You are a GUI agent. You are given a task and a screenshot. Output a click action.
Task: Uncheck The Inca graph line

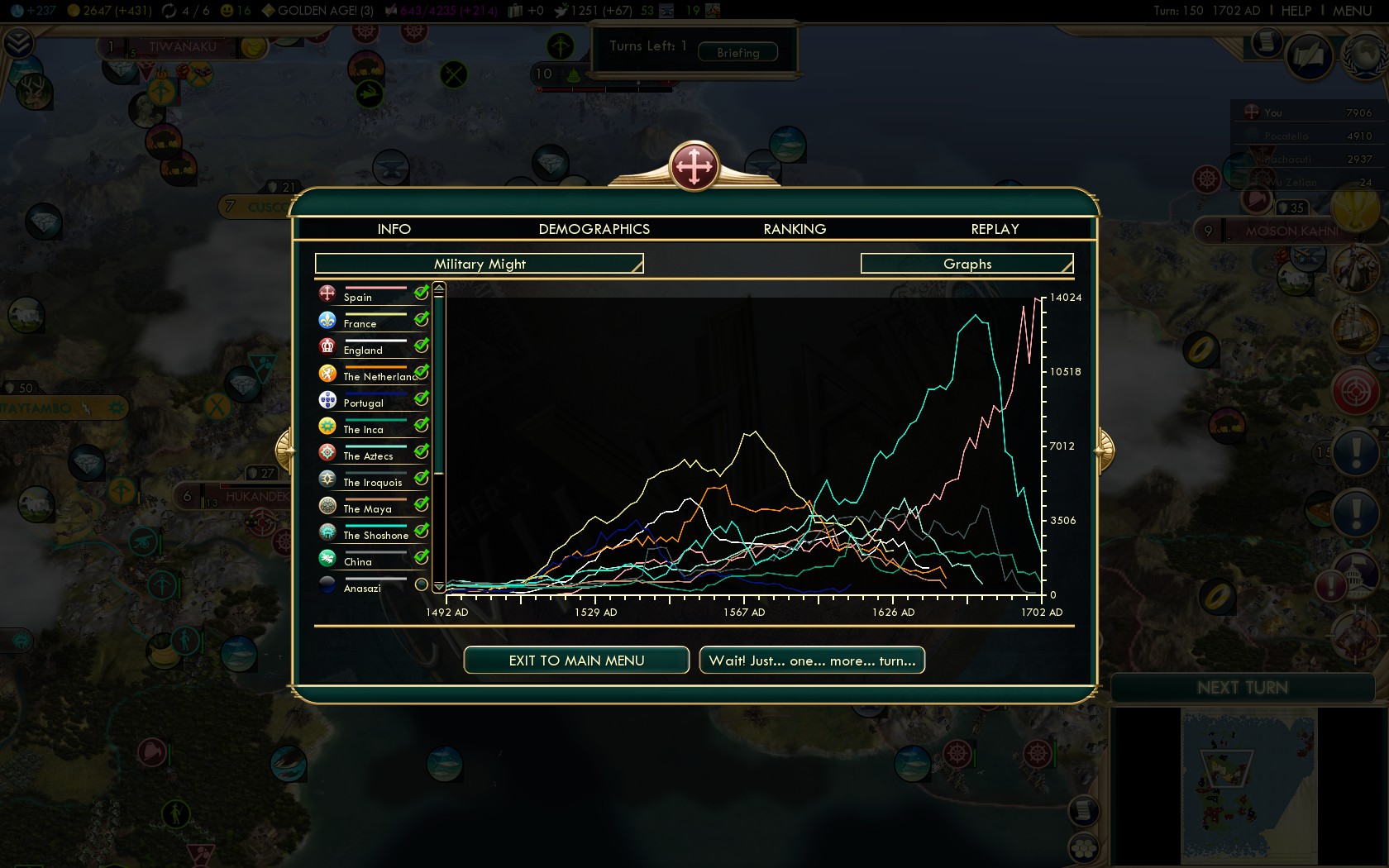click(x=421, y=425)
